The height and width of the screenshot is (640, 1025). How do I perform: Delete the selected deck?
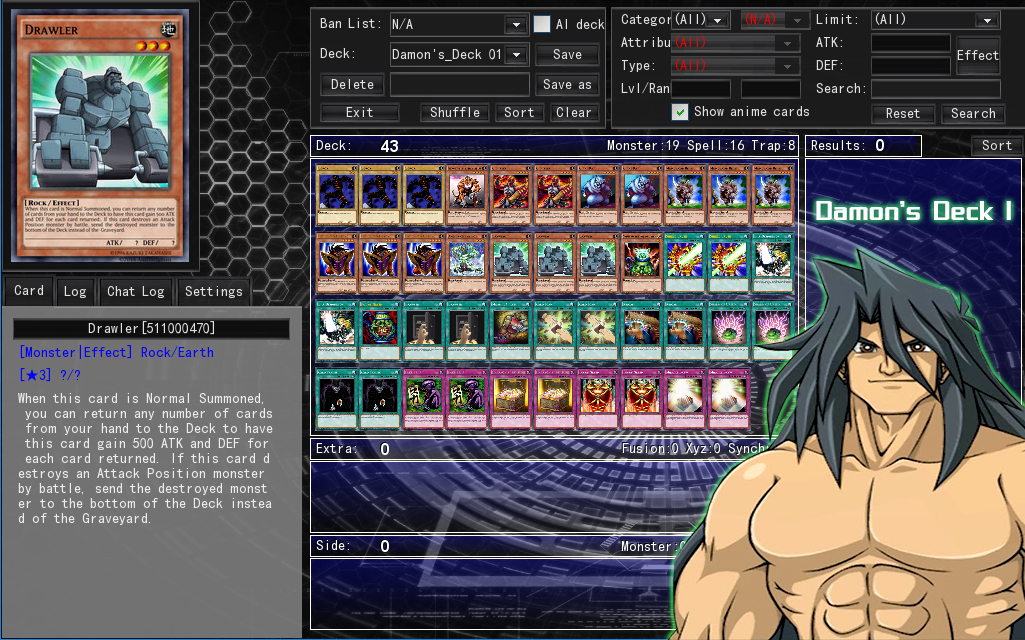tap(352, 84)
